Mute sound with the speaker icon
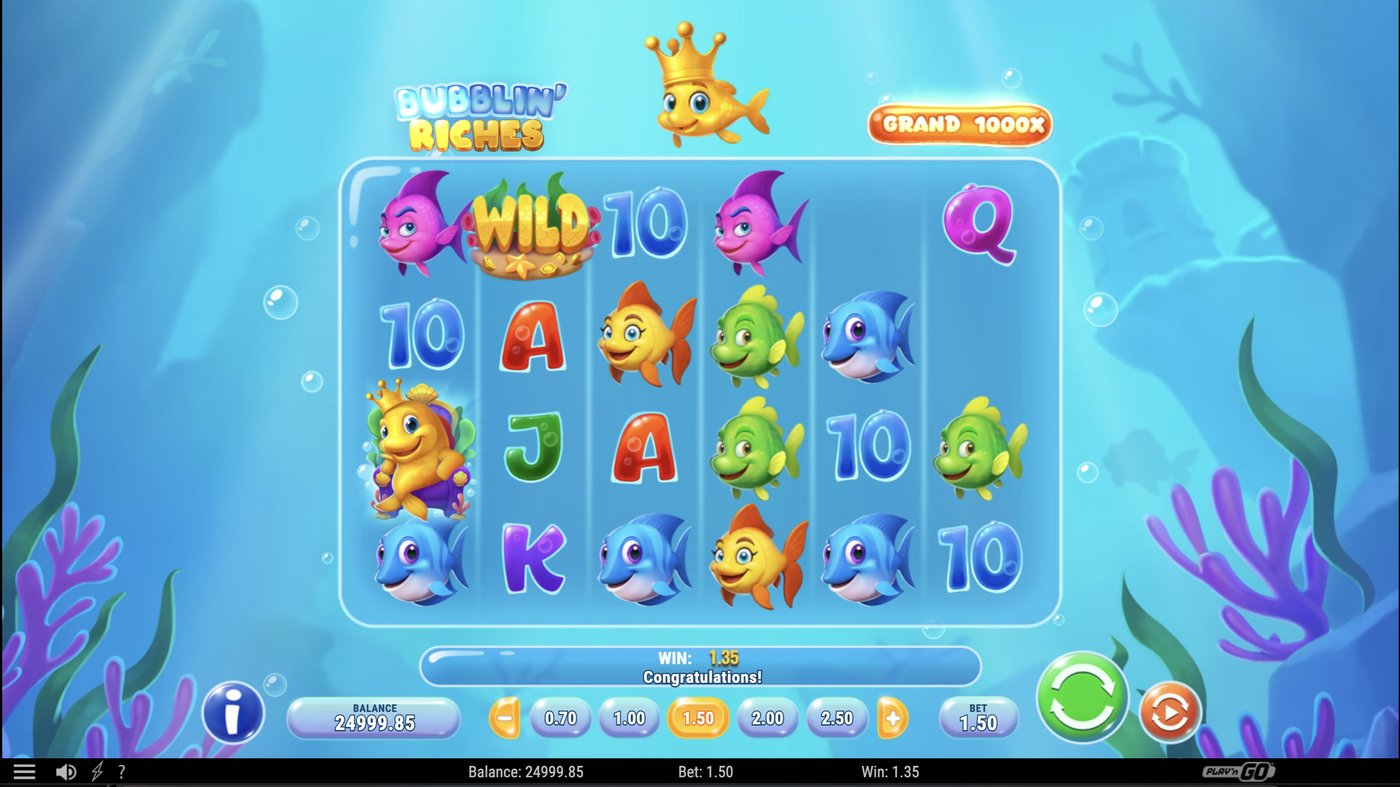Viewport: 1400px width, 787px height. [x=64, y=771]
